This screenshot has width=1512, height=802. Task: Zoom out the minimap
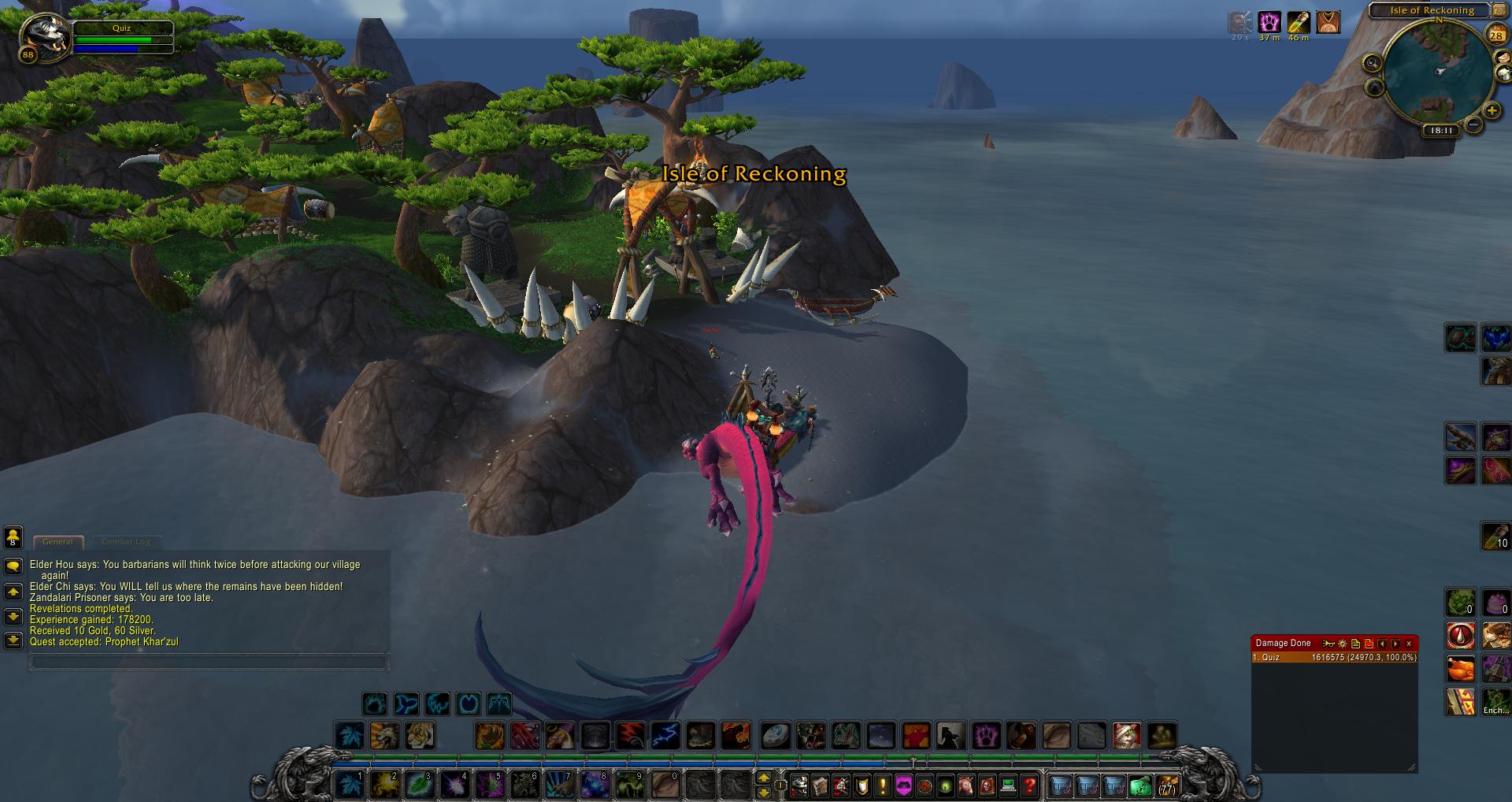pyautogui.click(x=1473, y=124)
